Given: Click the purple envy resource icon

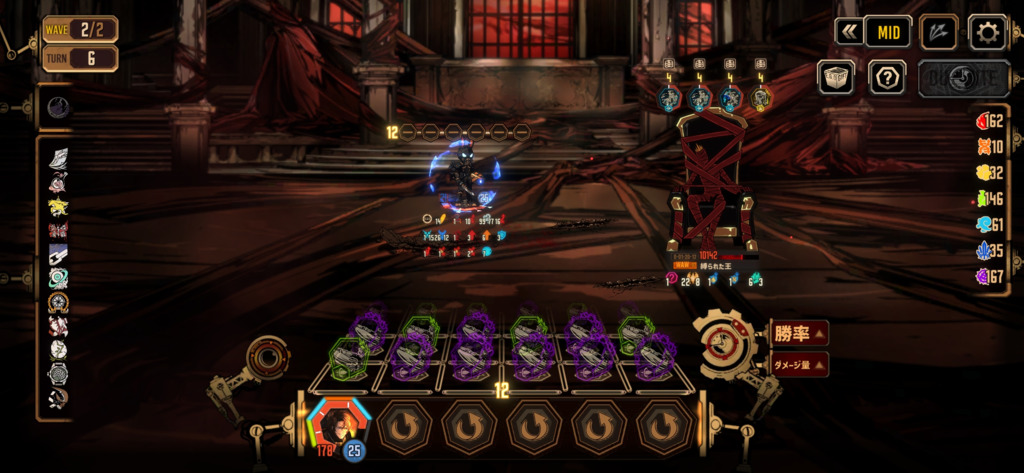Looking at the screenshot, I should [x=983, y=276].
